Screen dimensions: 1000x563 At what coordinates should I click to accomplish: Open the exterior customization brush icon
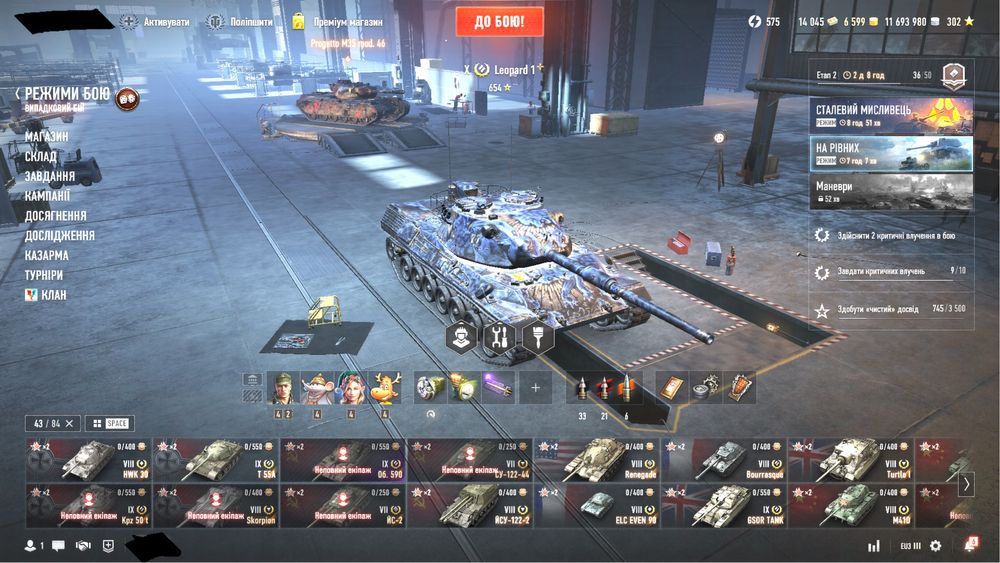click(x=538, y=337)
